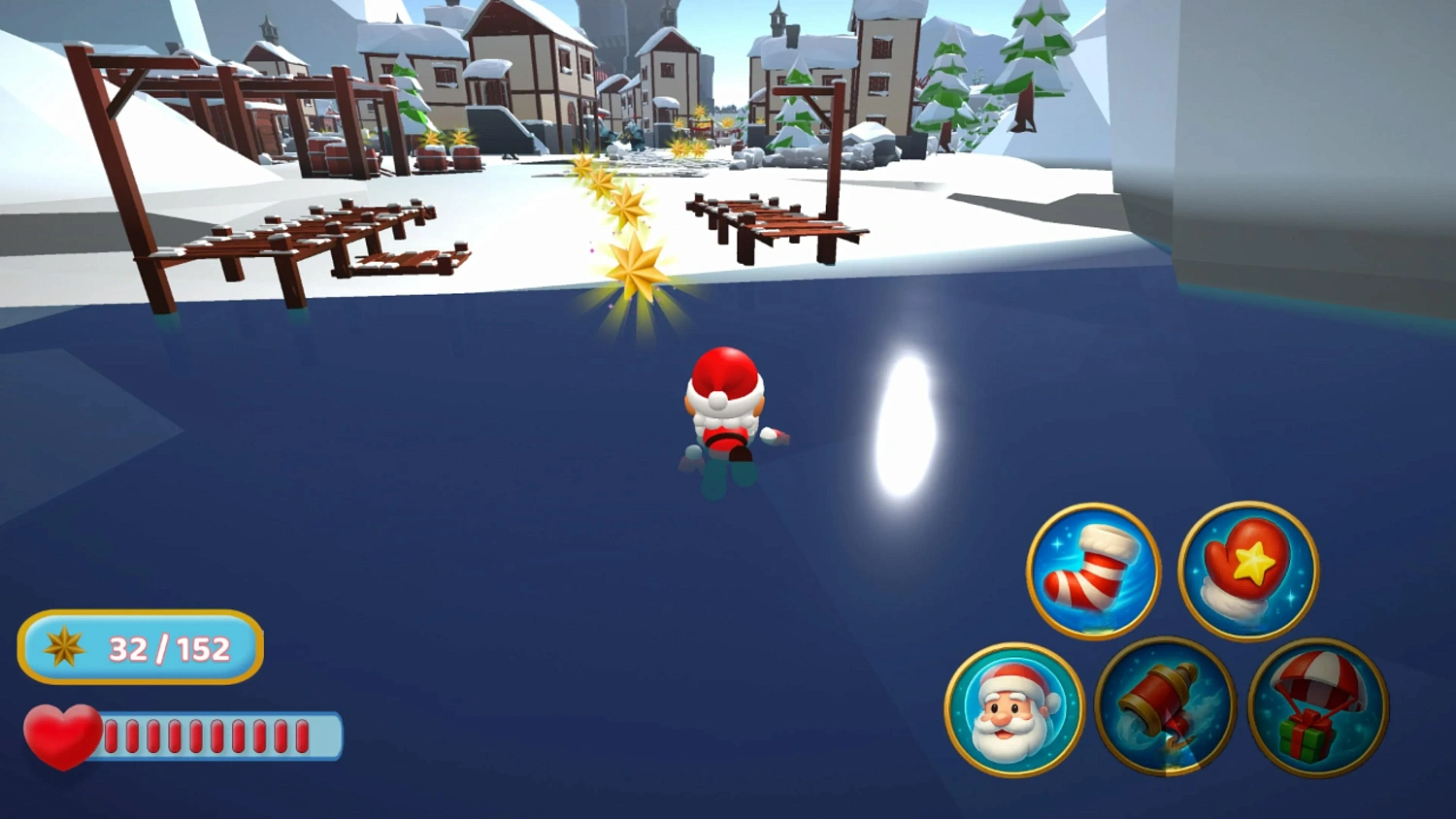The image size is (1456, 819).
Task: Trigger the parachute gift drop power-up
Action: [x=1316, y=711]
